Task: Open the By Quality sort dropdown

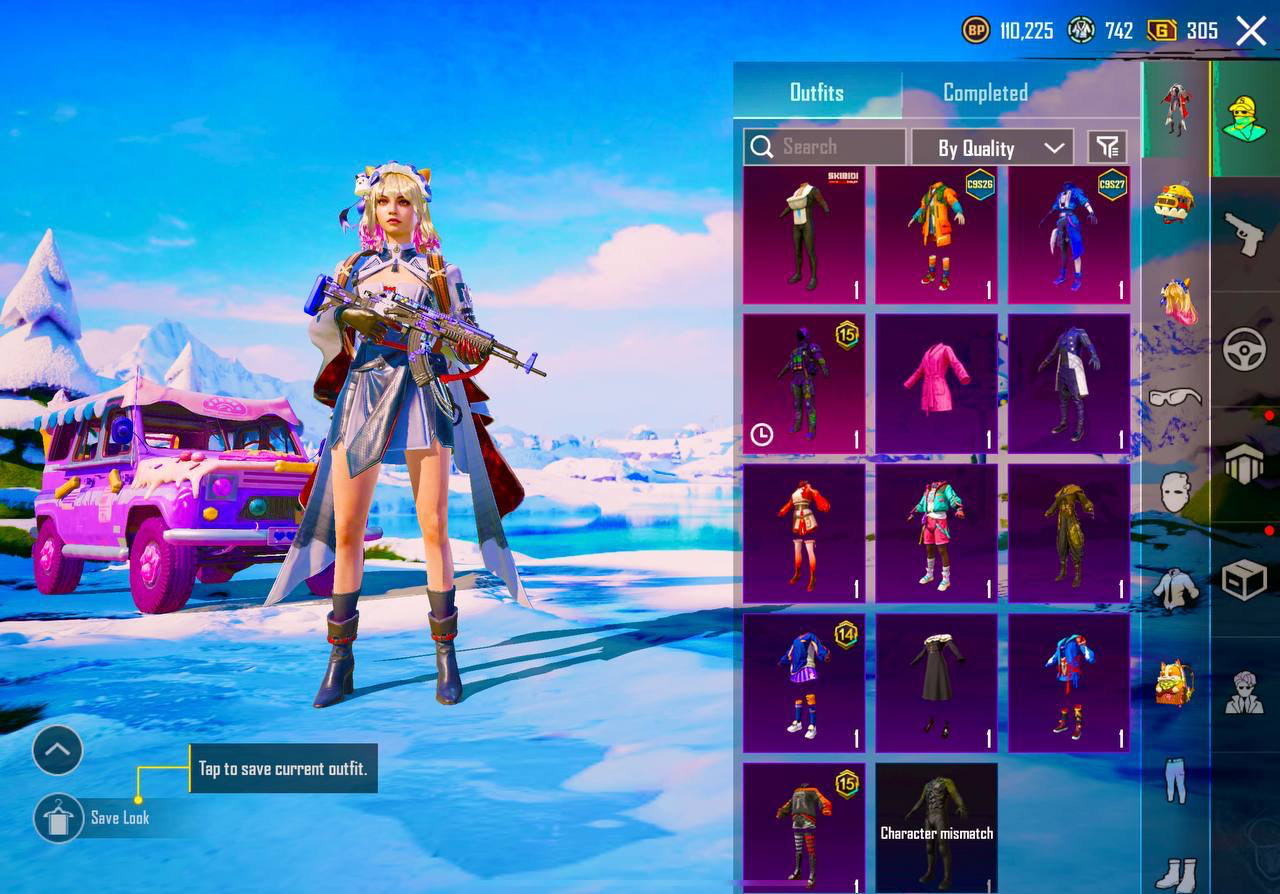Action: [x=992, y=148]
